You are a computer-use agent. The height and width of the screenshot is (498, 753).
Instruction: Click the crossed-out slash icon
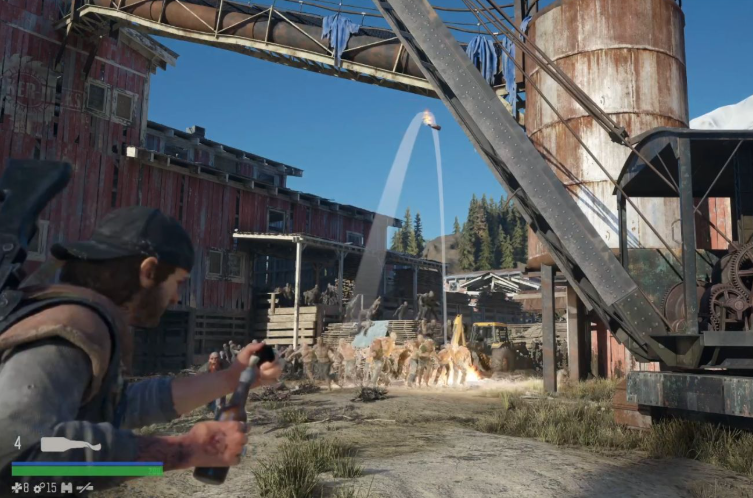[x=86, y=487]
